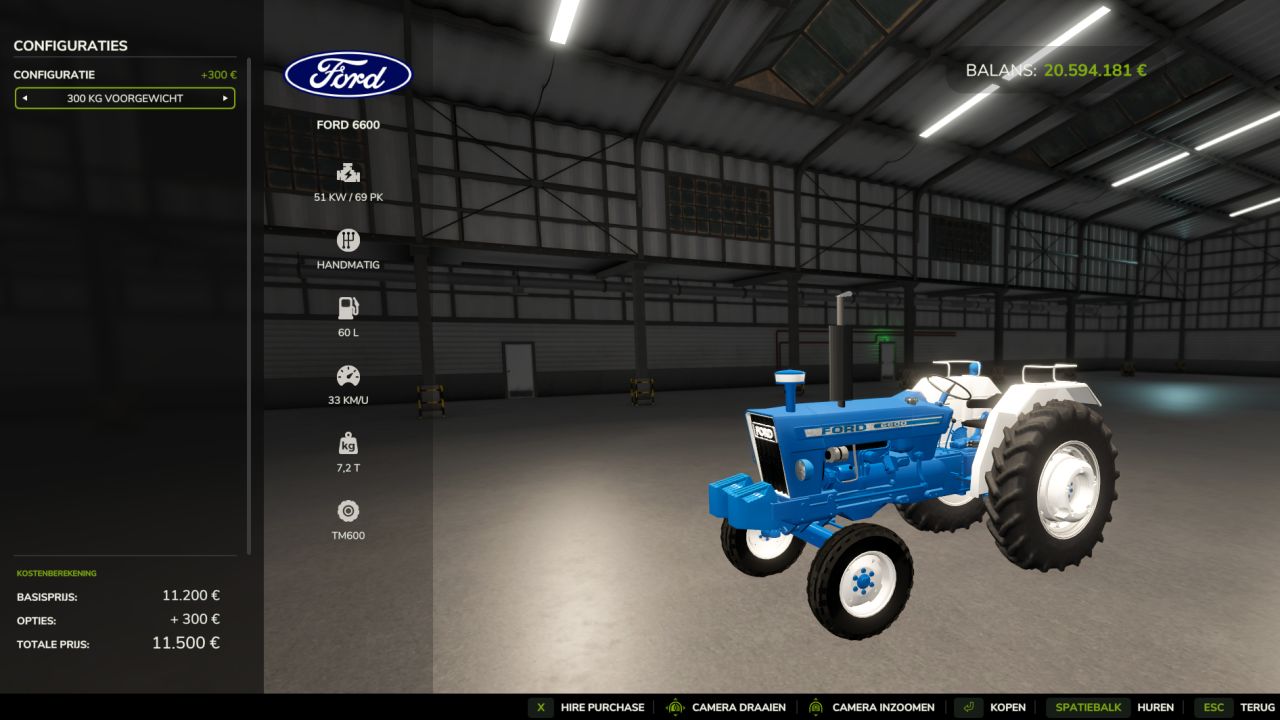Click KOPEN to buy the Ford 6600

pos(1009,707)
